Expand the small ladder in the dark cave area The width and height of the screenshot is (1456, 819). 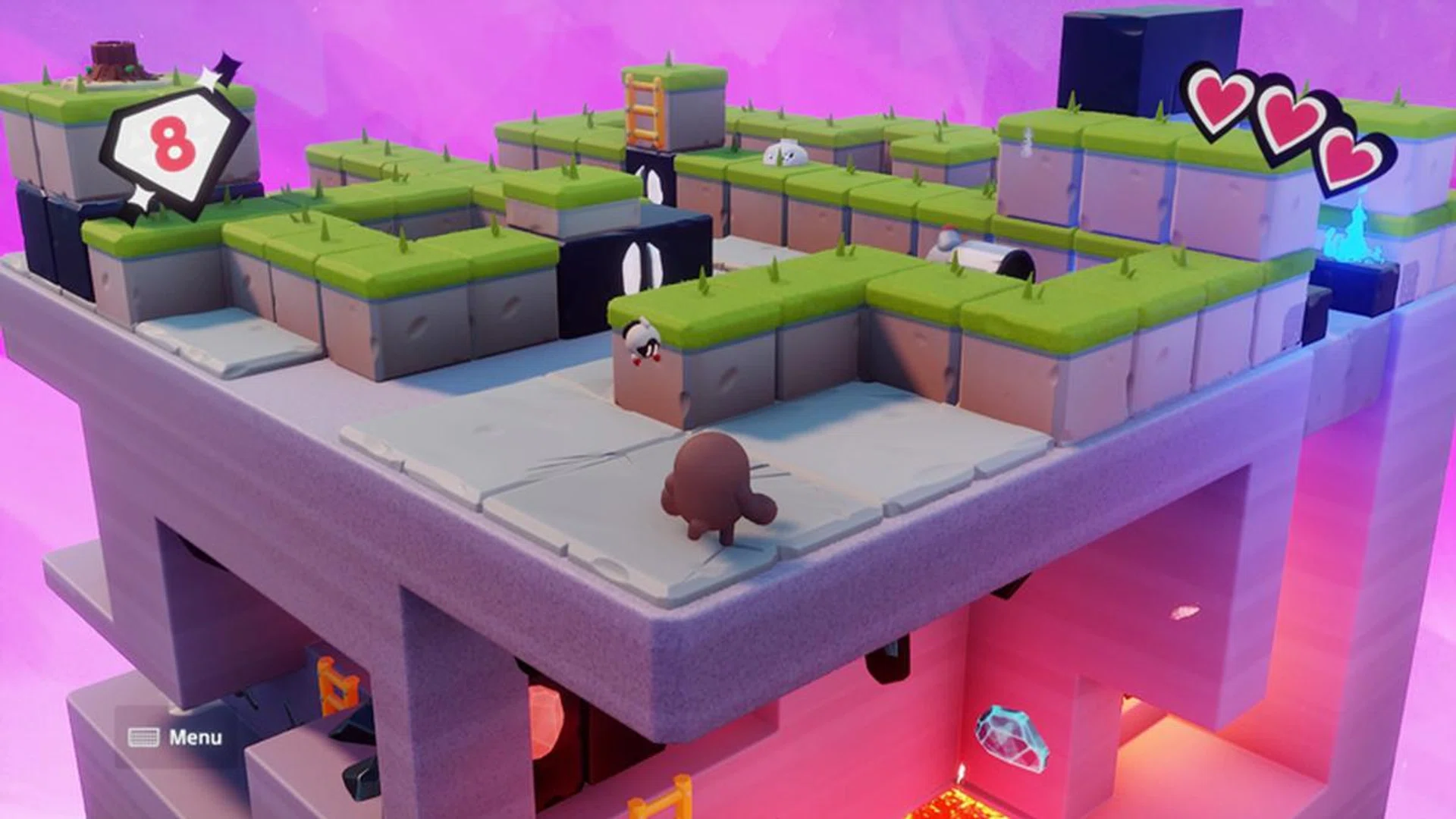pyautogui.click(x=339, y=683)
